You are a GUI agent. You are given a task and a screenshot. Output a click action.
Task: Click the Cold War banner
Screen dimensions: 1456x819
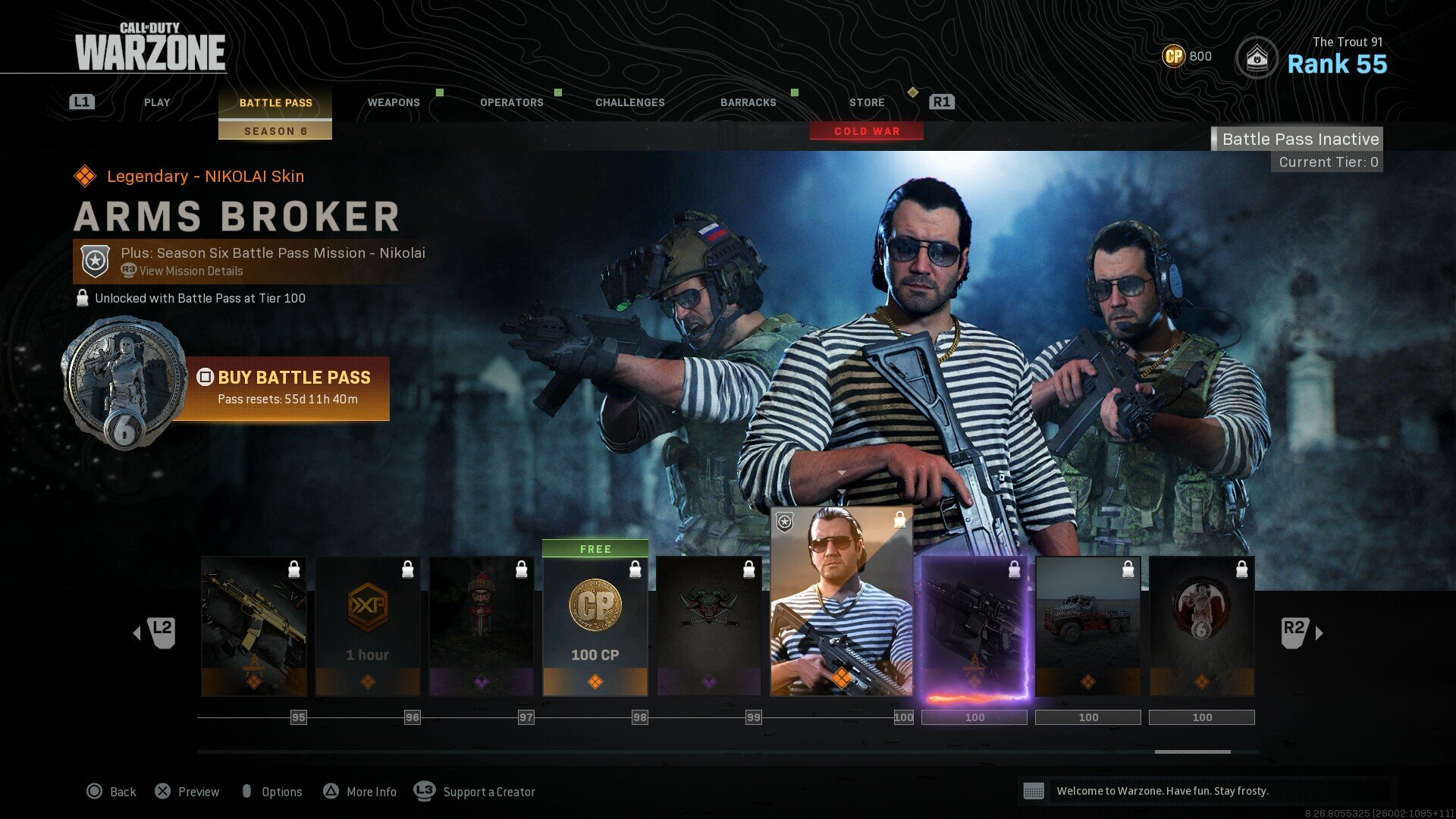click(x=867, y=131)
